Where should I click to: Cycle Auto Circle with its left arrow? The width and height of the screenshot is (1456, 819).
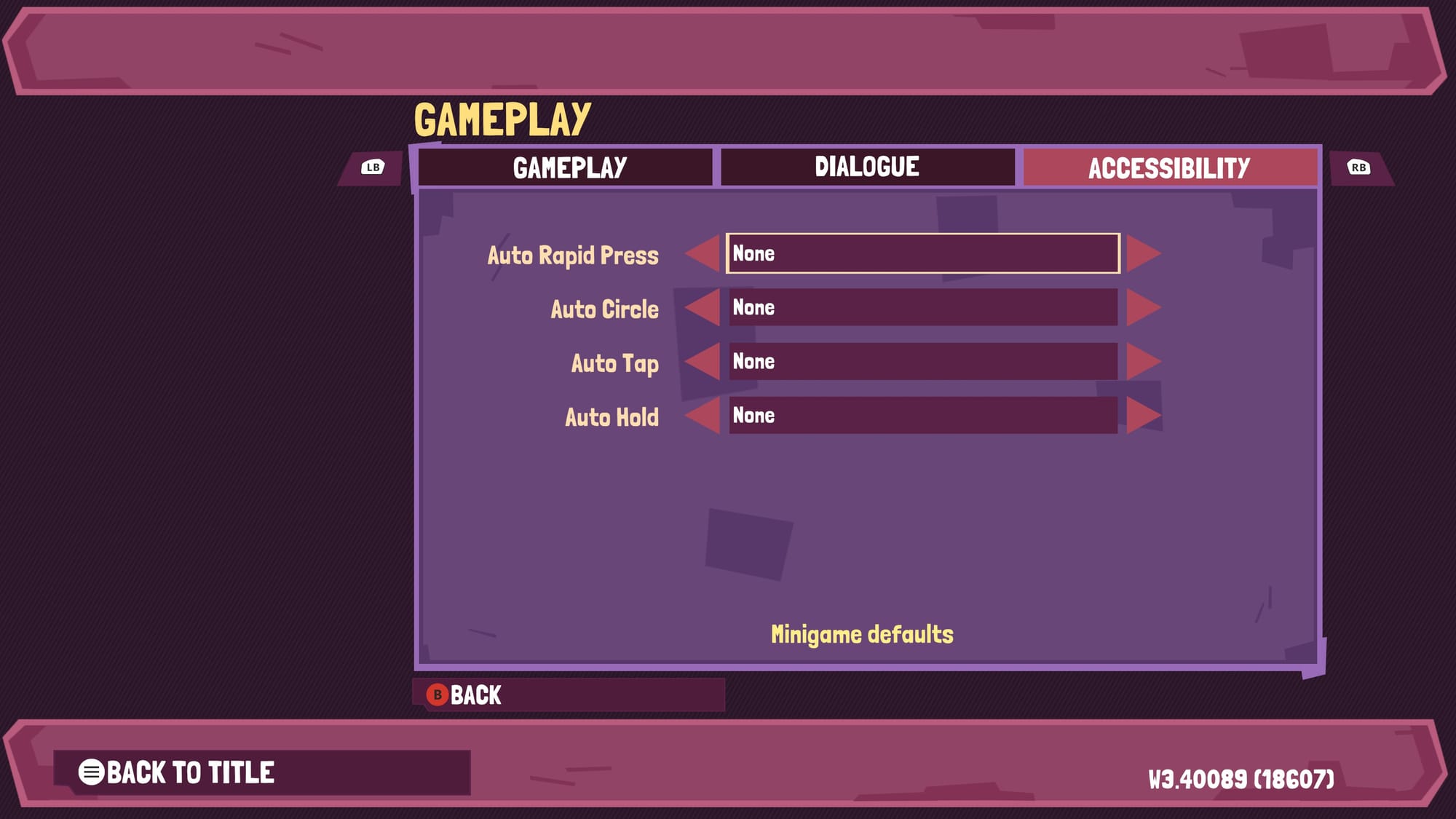pos(703,309)
